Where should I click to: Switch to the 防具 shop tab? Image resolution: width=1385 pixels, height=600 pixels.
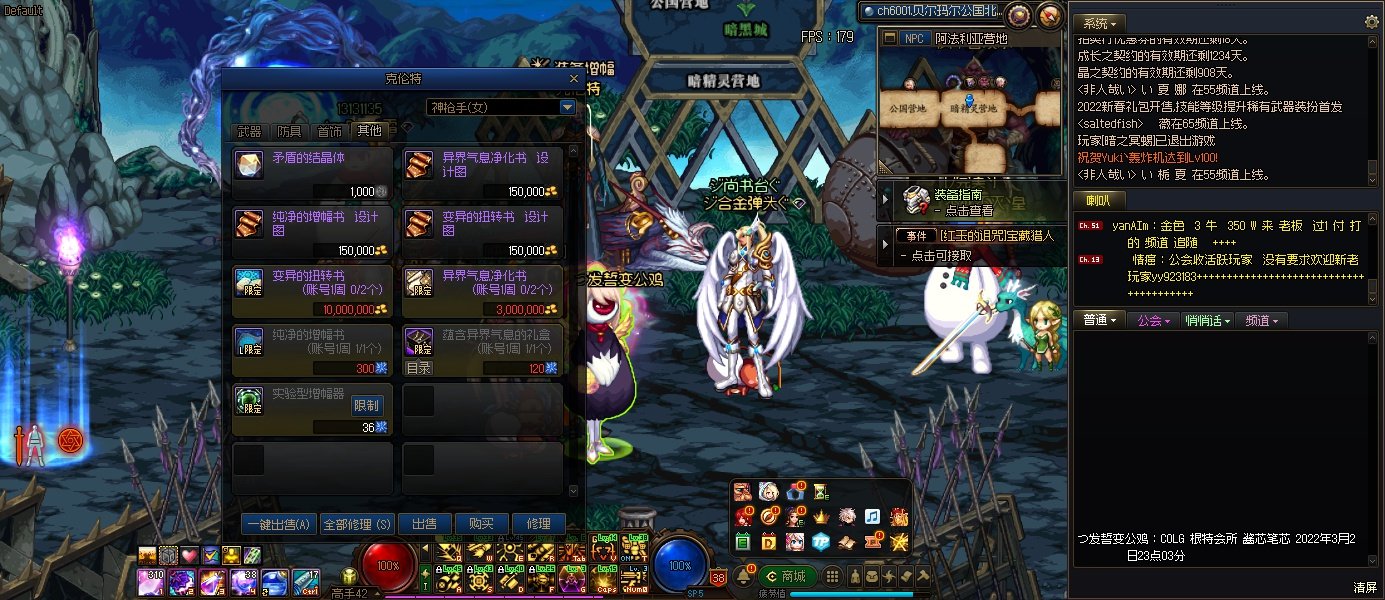pos(289,131)
